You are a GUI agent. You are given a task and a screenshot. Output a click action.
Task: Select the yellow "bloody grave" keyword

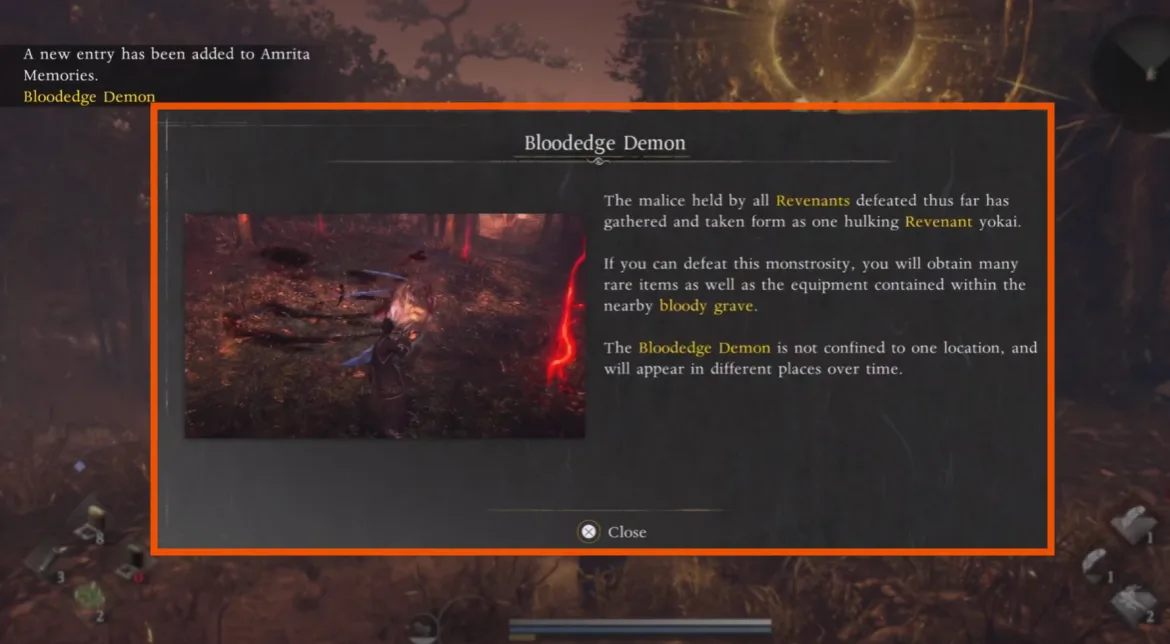point(706,306)
